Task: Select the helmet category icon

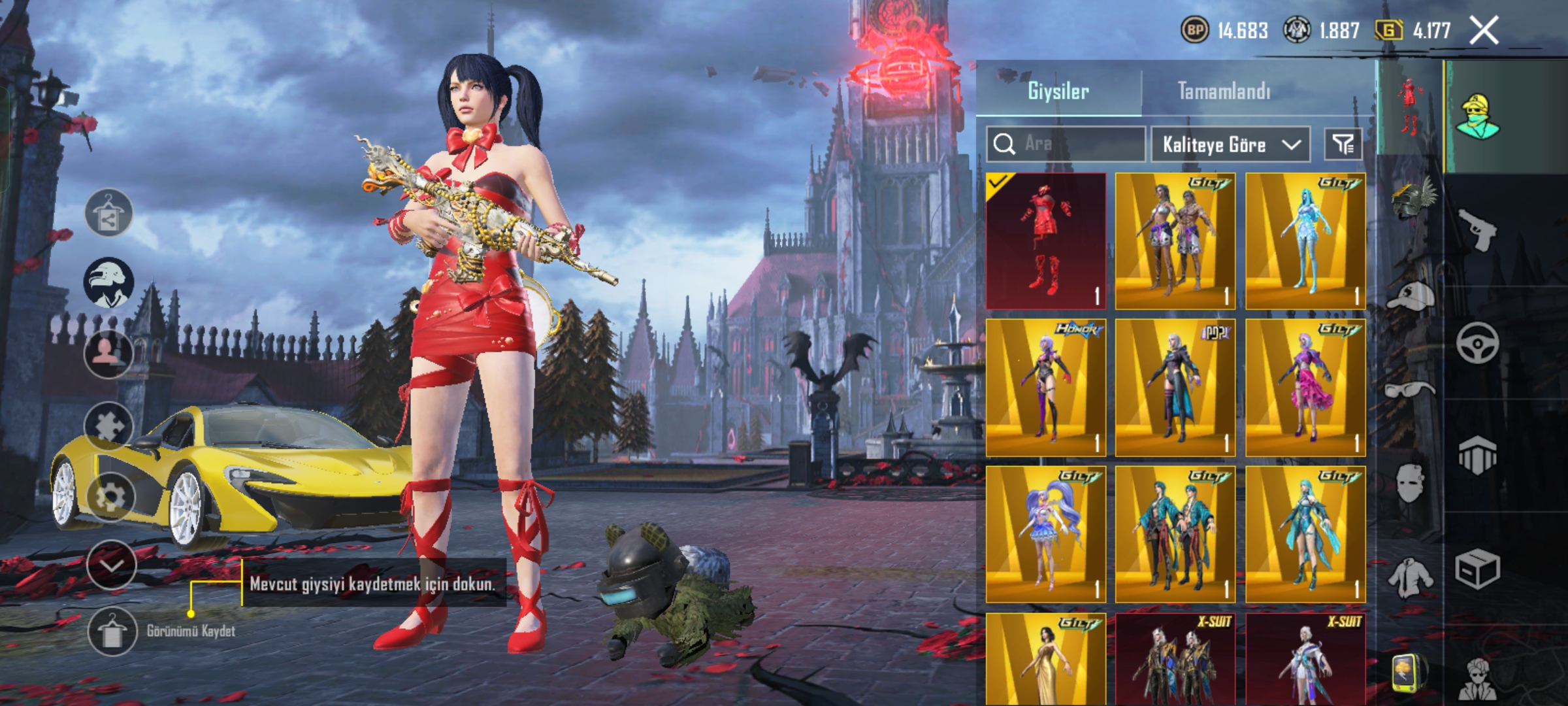Action: coord(1411,198)
